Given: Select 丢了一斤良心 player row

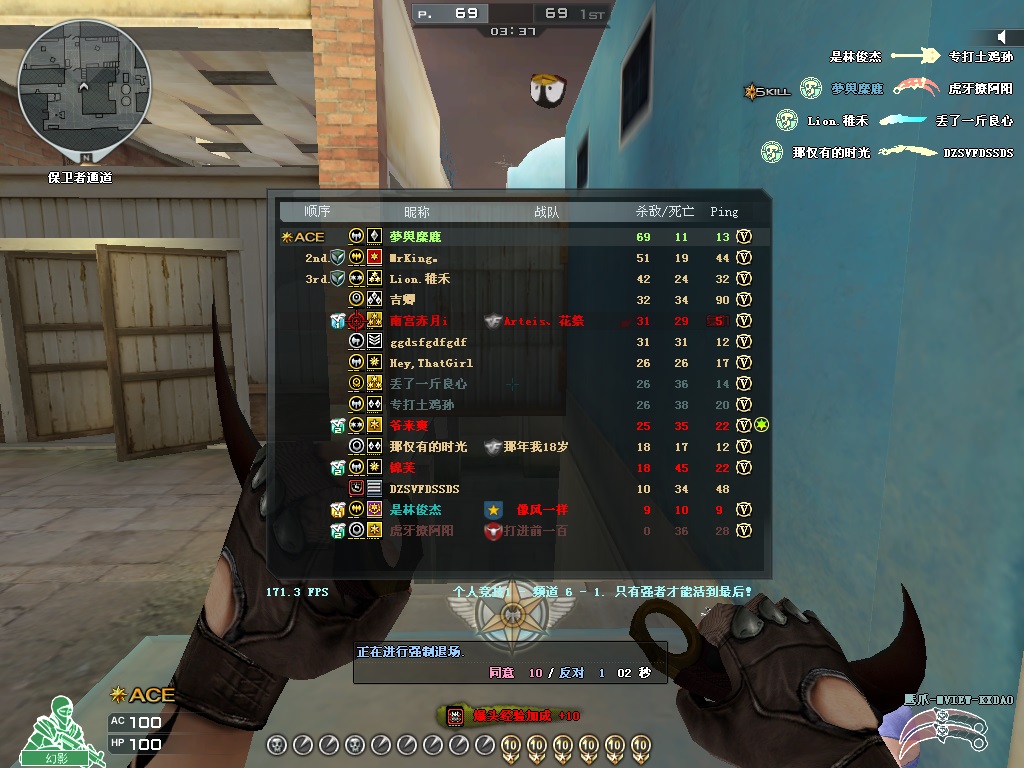Looking at the screenshot, I should (x=428, y=384).
